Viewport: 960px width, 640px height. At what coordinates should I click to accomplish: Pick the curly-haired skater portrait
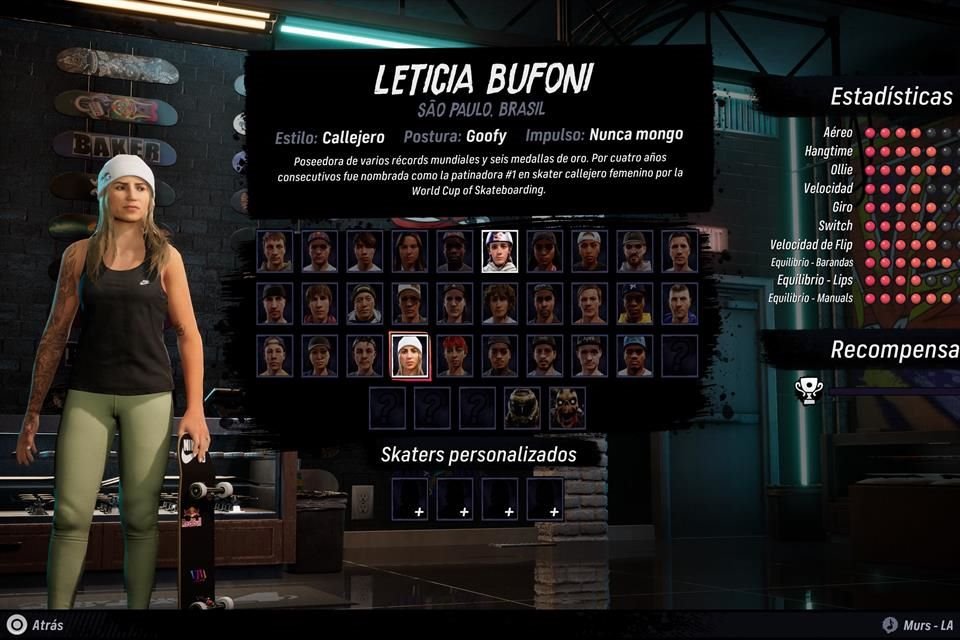(x=499, y=303)
